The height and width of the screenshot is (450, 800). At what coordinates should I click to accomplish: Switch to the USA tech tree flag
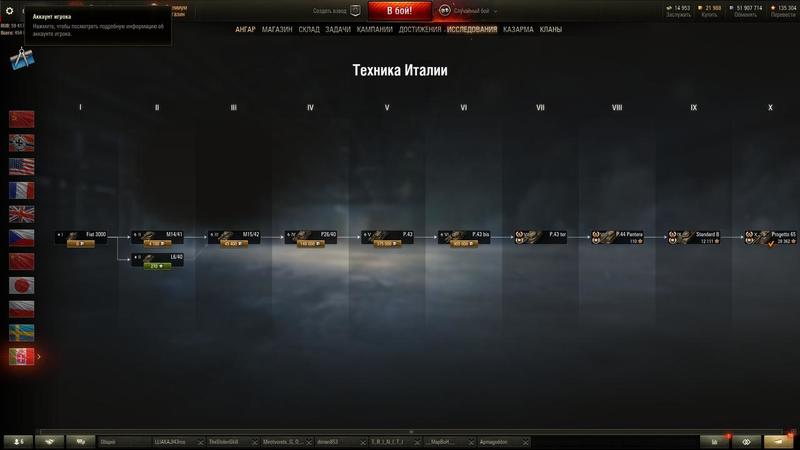coord(21,166)
